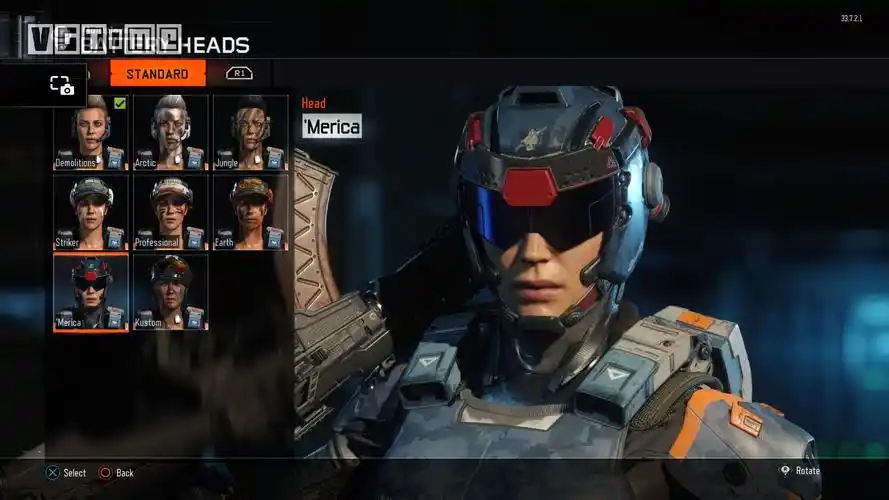Select the Striker head
Viewport: 889px width, 500px height.
[90, 212]
